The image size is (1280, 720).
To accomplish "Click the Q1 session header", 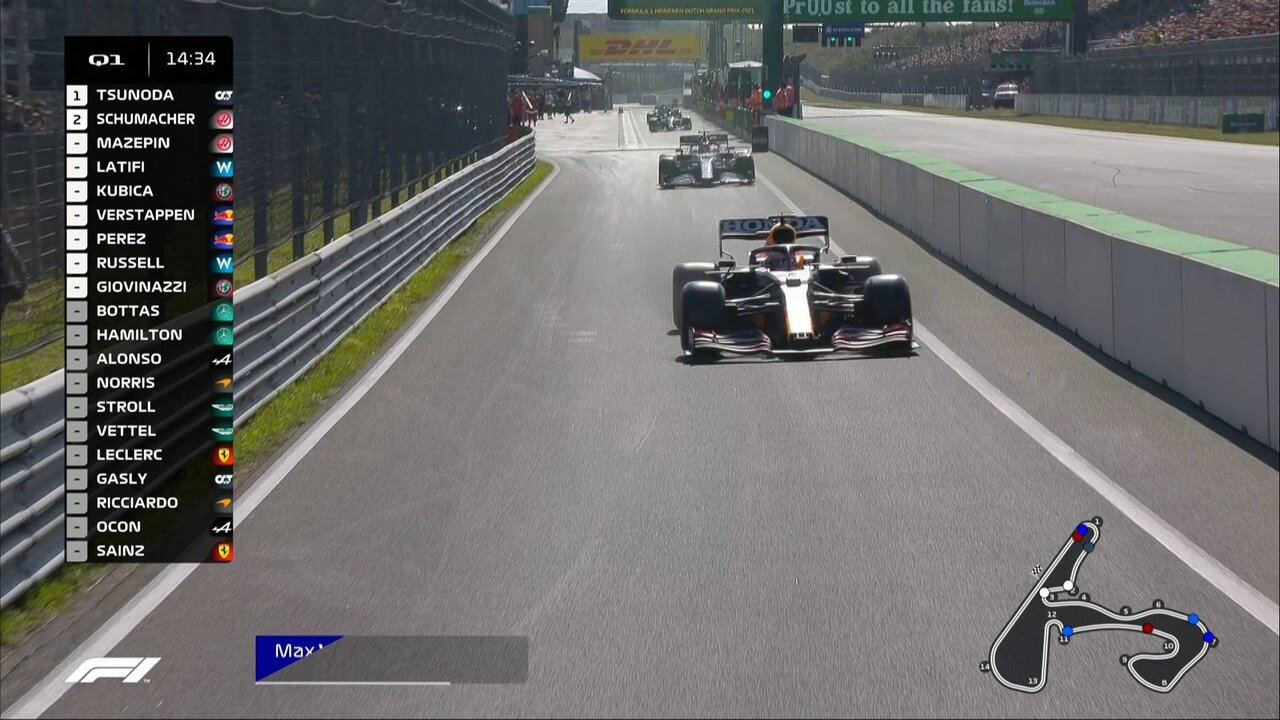I will click(x=106, y=59).
